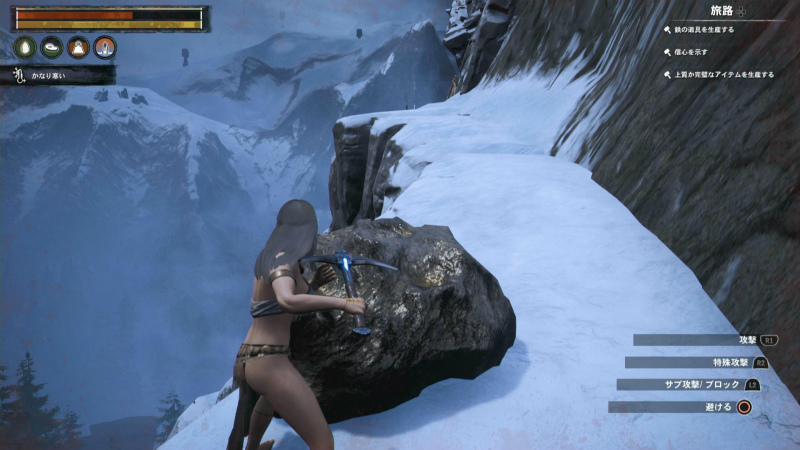Click the green egg-shaped status icon
Image resolution: width=800 pixels, height=450 pixels.
25,47
